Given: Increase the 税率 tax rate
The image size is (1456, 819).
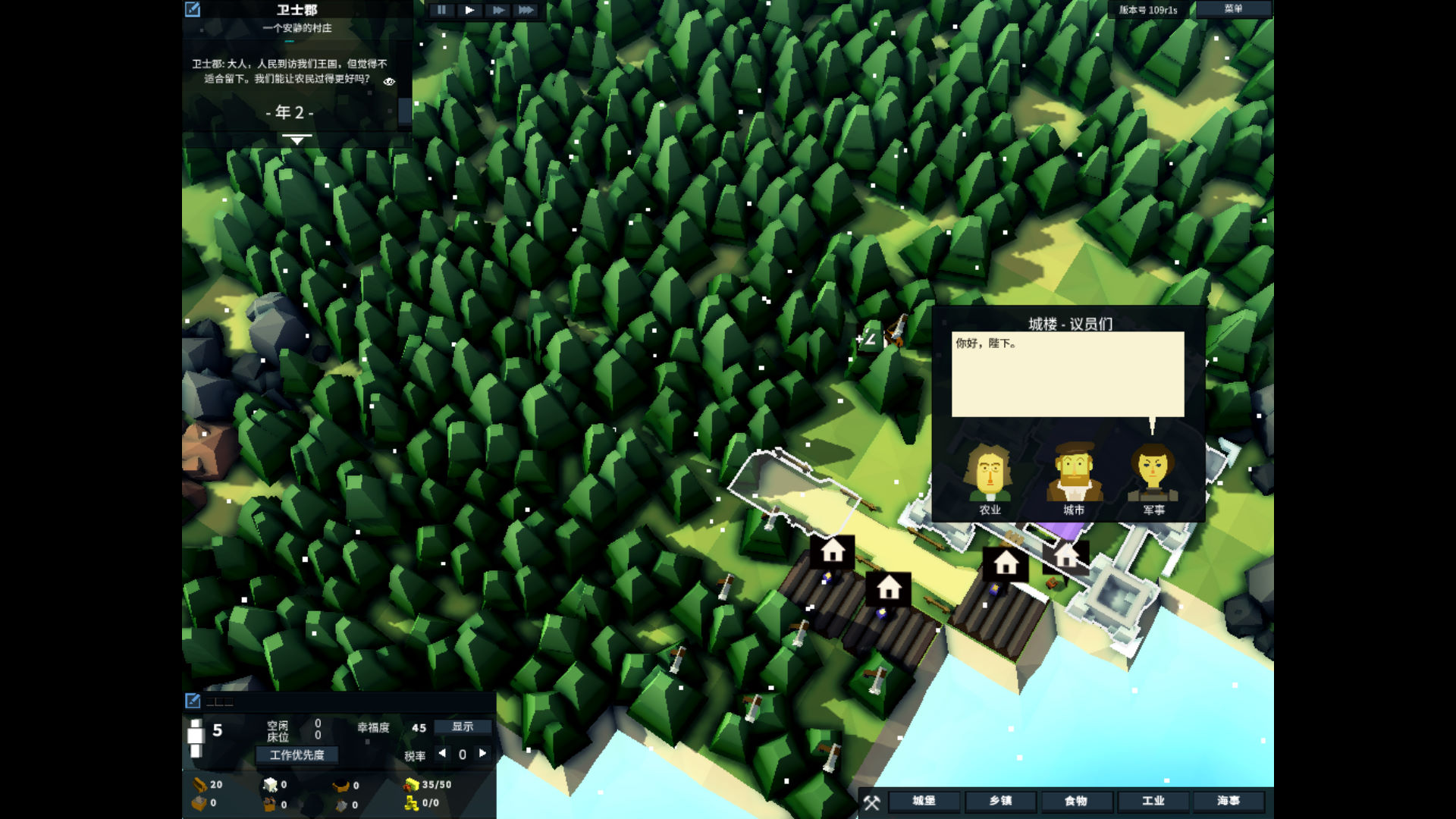Looking at the screenshot, I should tap(482, 753).
